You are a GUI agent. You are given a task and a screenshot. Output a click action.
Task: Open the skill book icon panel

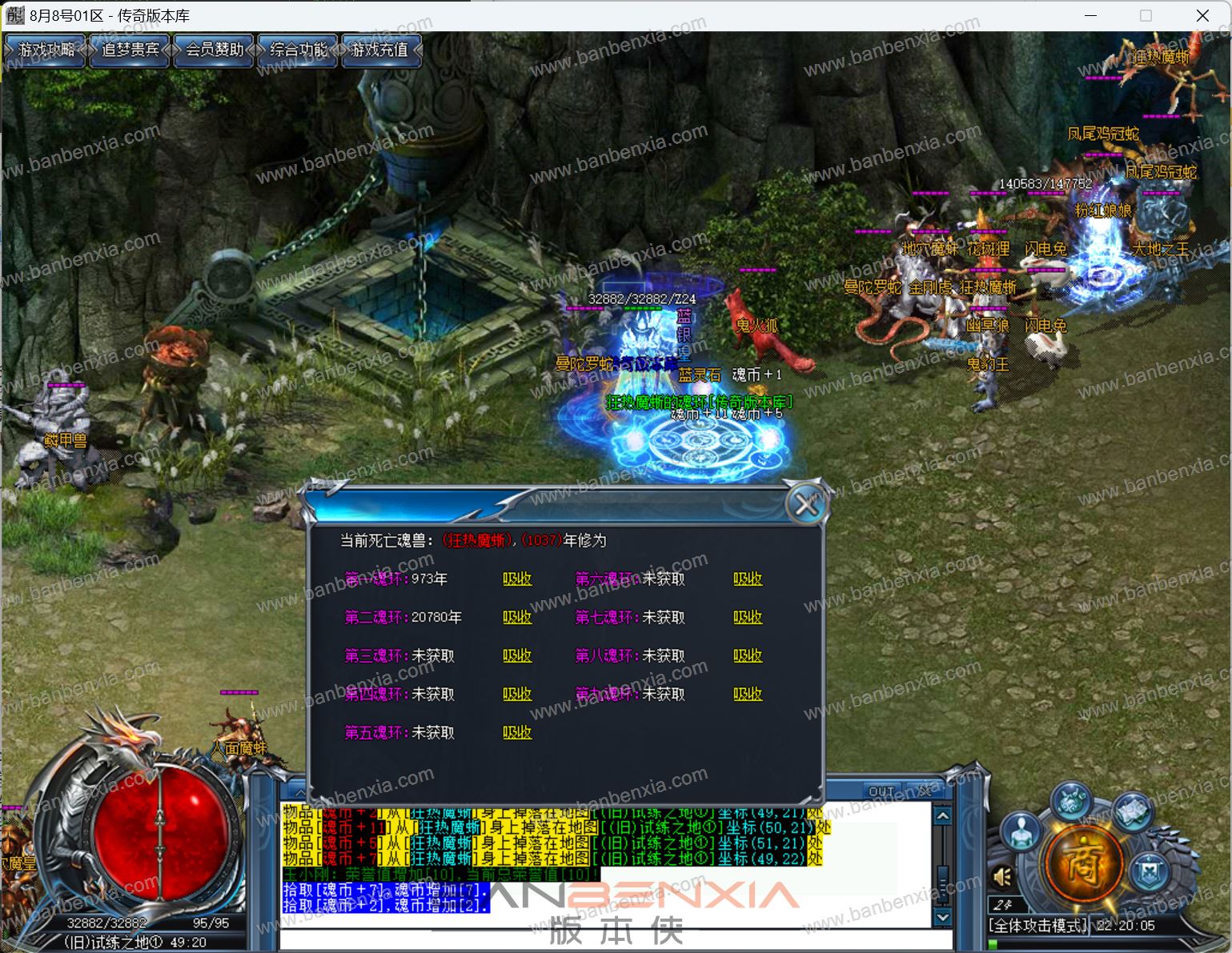point(1131,811)
